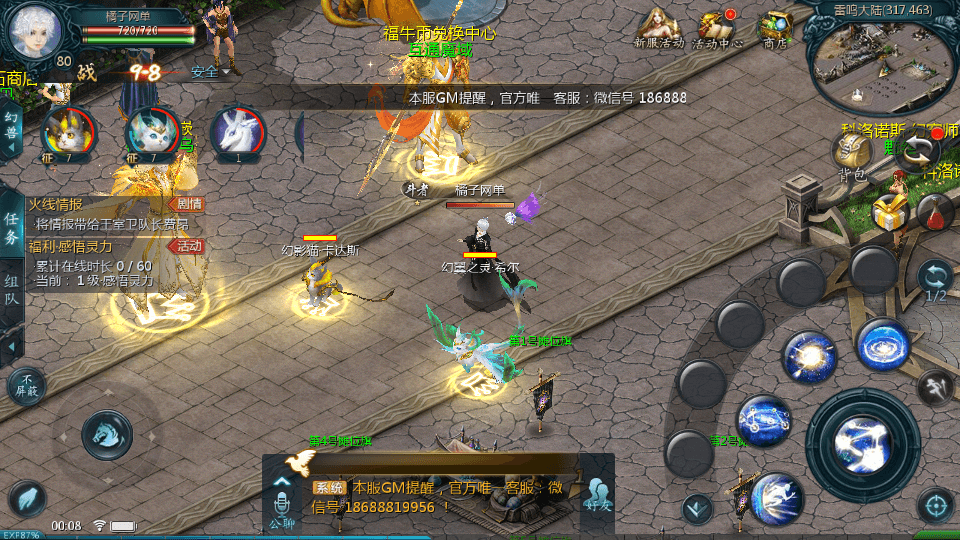Tap the crosshair target-lock button

tap(936, 506)
